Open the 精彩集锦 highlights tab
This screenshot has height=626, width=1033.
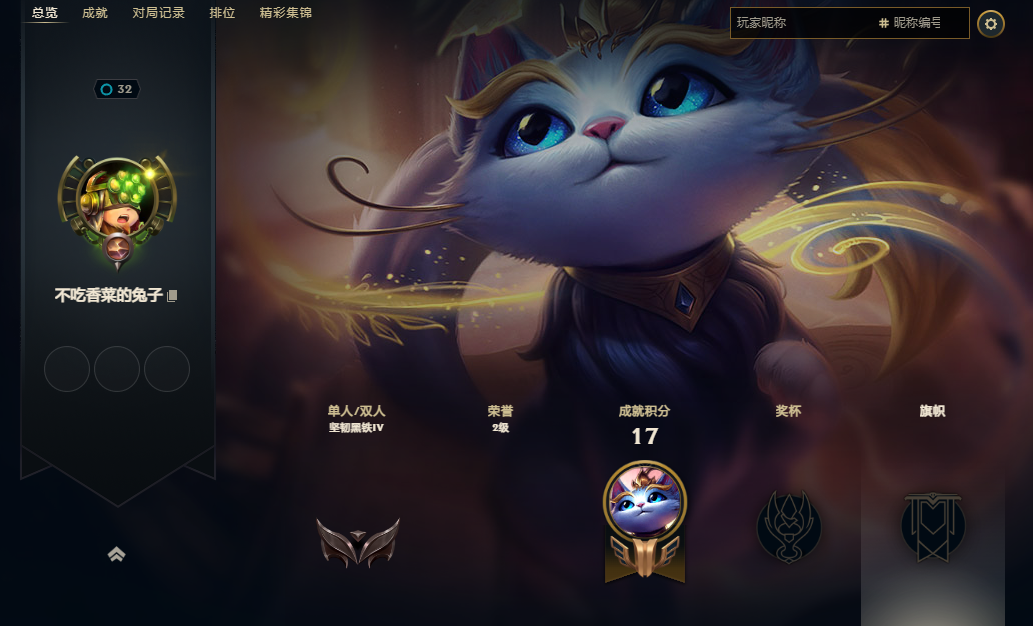point(285,13)
